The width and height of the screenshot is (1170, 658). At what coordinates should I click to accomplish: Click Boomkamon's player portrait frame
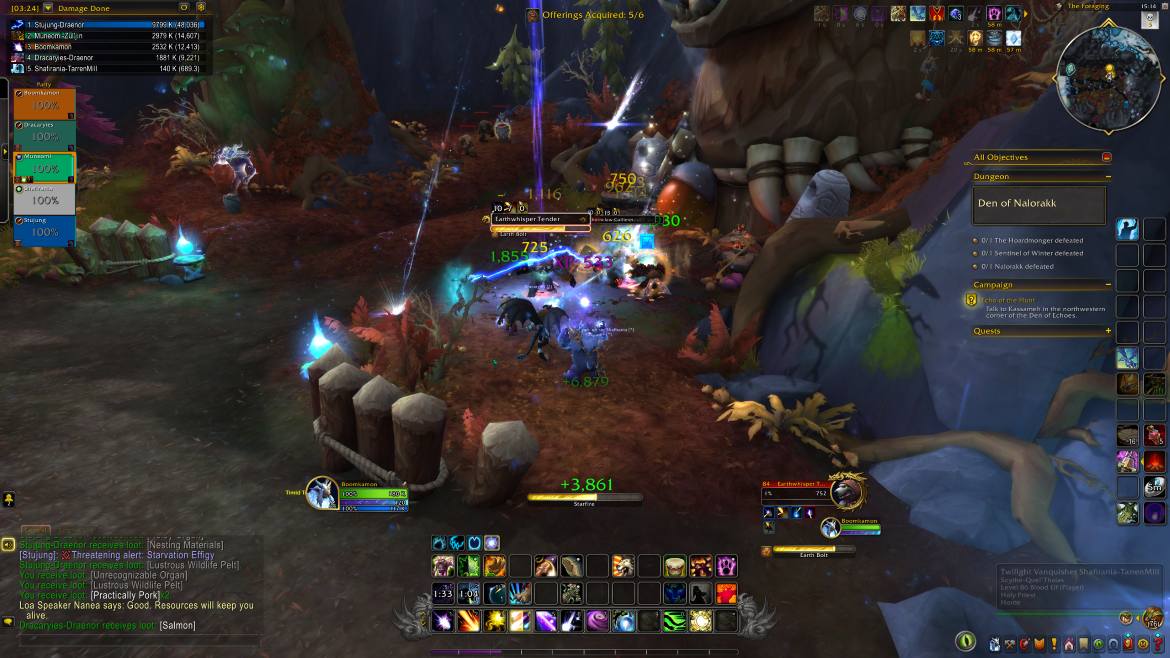[x=322, y=493]
